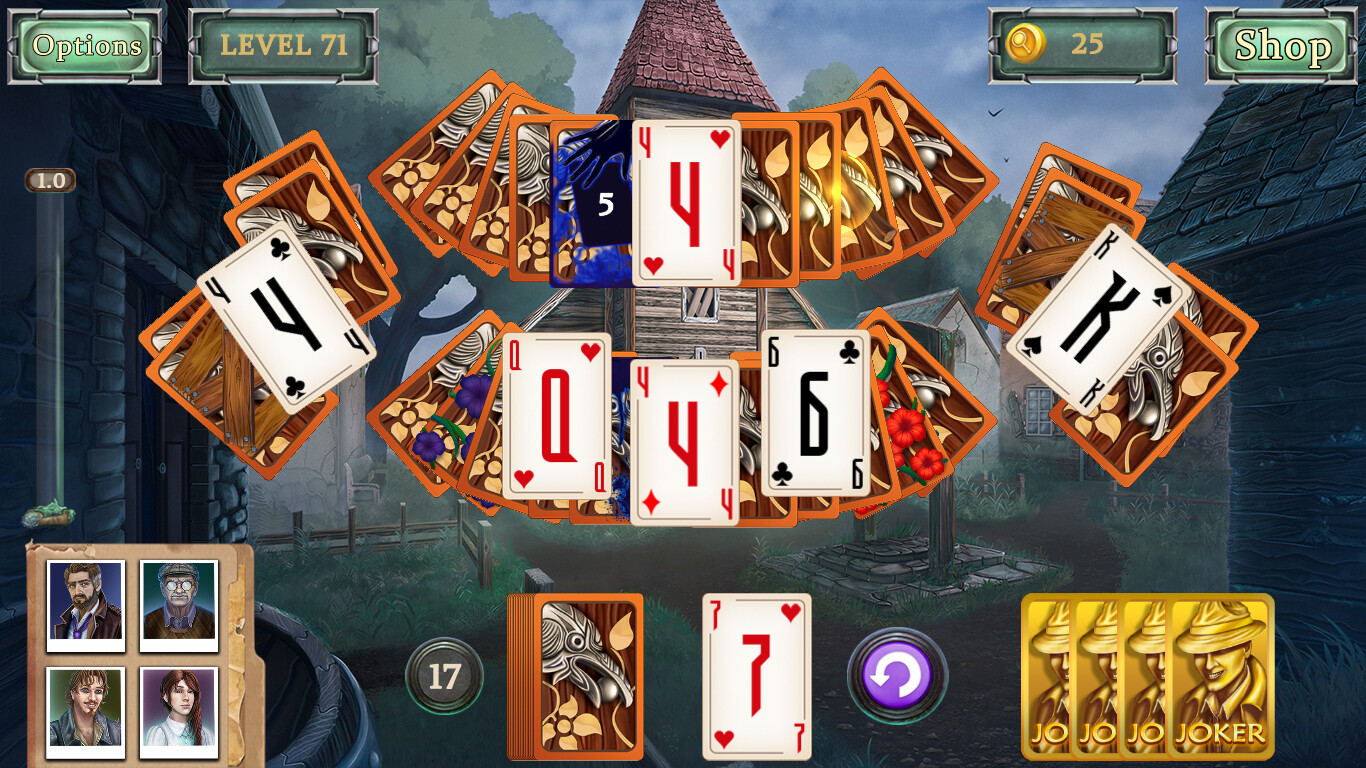This screenshot has height=768, width=1366.
Task: Open the Shop
Action: click(x=1280, y=45)
